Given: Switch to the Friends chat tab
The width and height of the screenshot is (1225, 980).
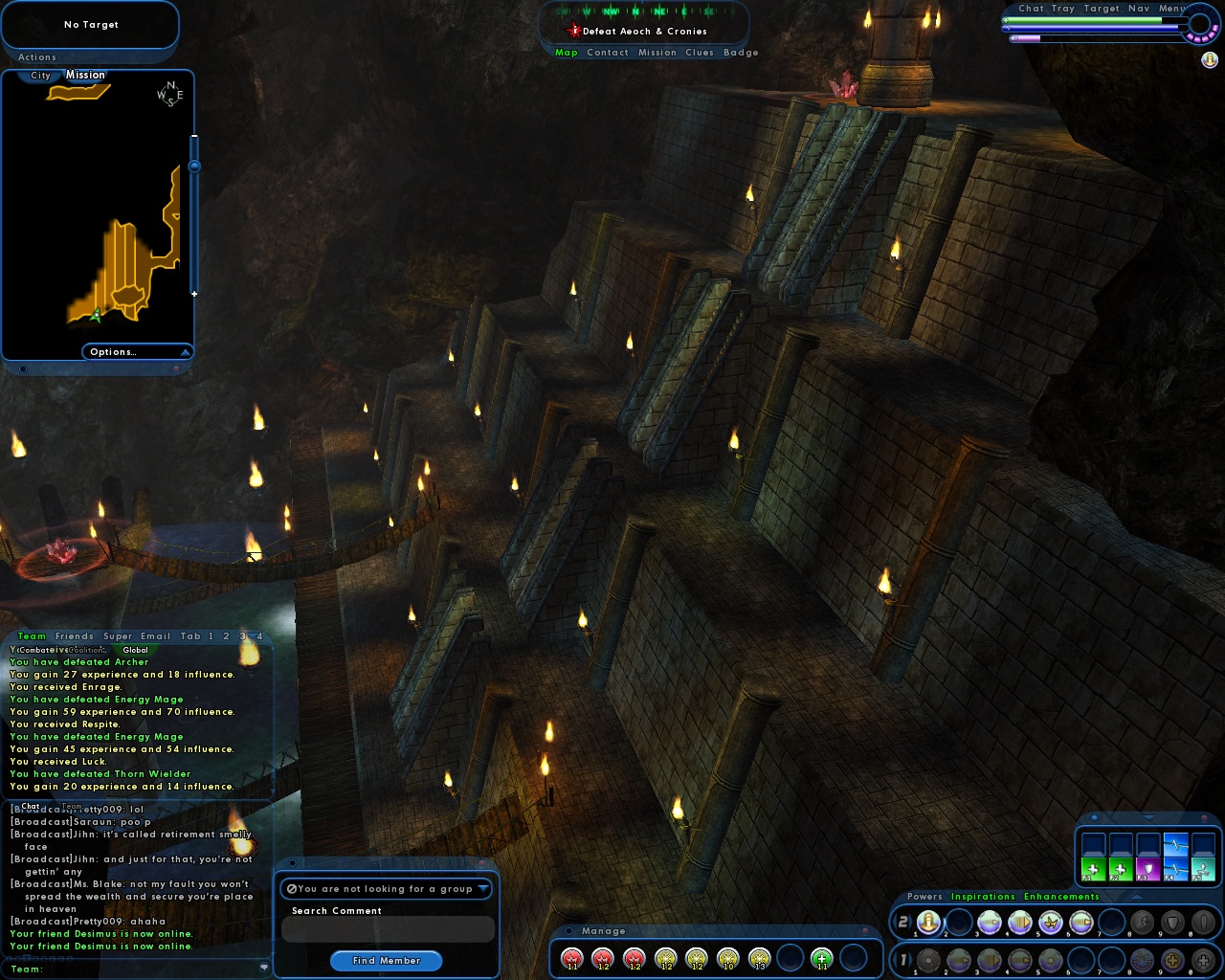Looking at the screenshot, I should tap(75, 635).
